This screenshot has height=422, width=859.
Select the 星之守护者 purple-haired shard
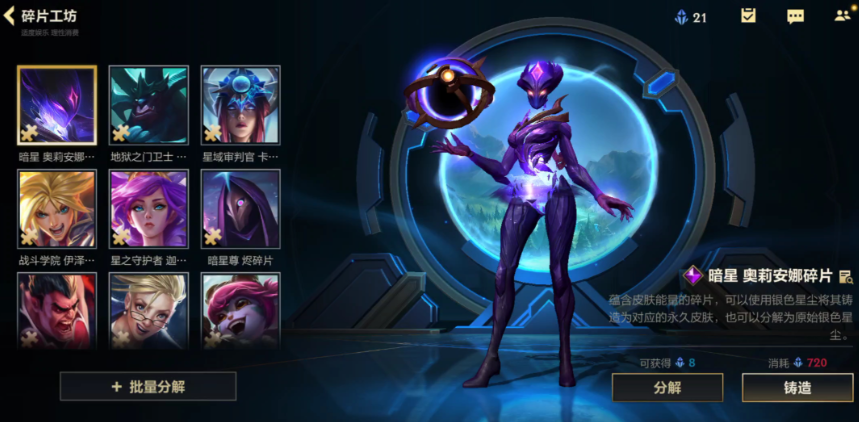click(148, 208)
